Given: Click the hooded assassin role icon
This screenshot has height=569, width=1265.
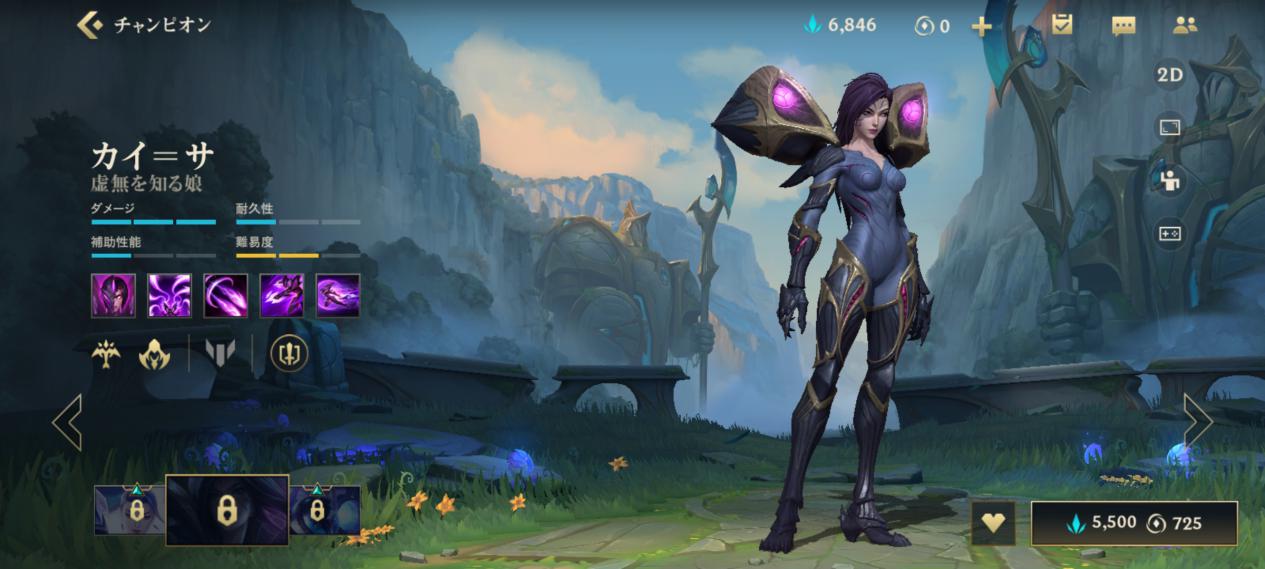Looking at the screenshot, I should 155,354.
